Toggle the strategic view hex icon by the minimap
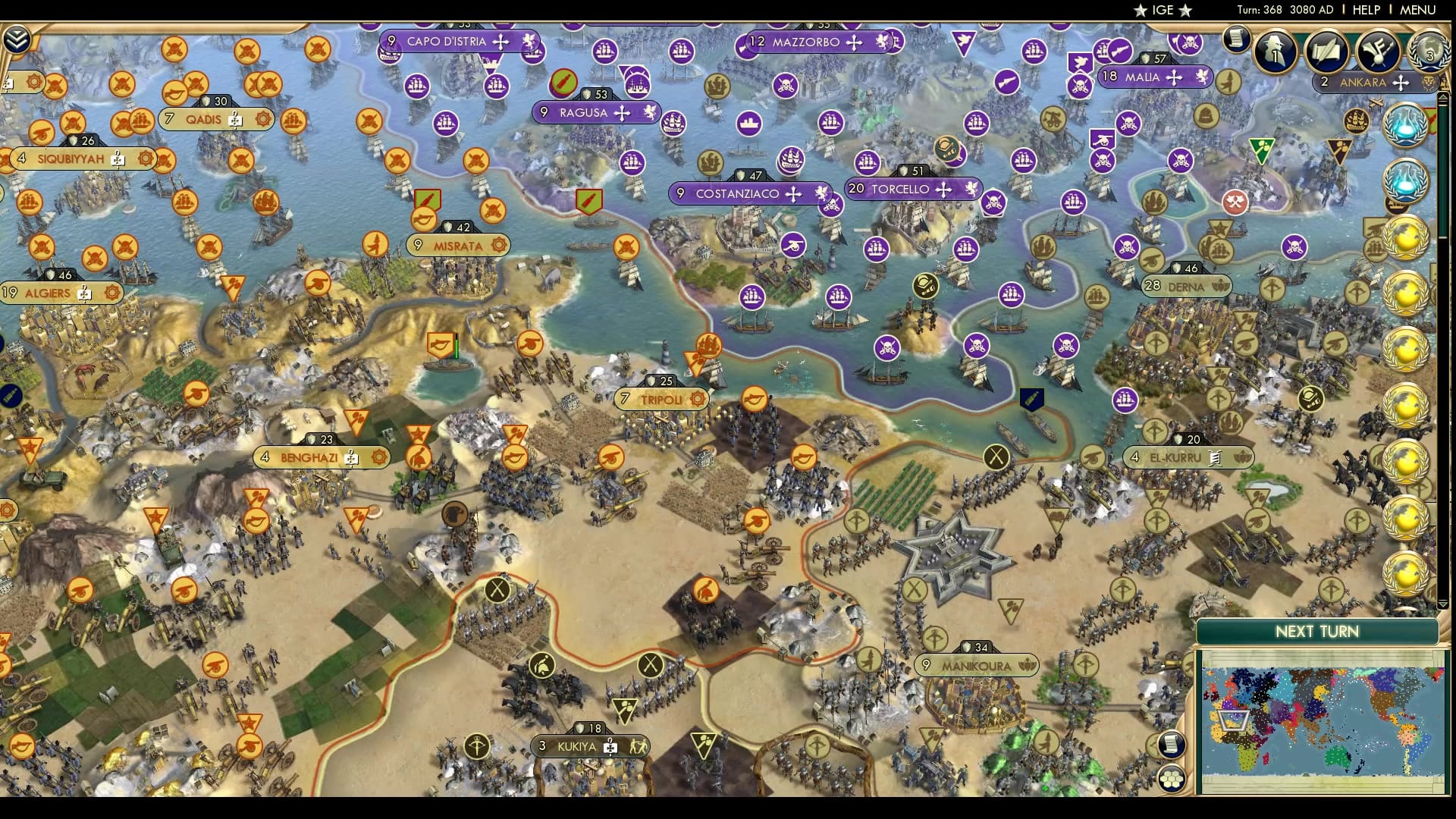The width and height of the screenshot is (1456, 819). tap(1171, 777)
